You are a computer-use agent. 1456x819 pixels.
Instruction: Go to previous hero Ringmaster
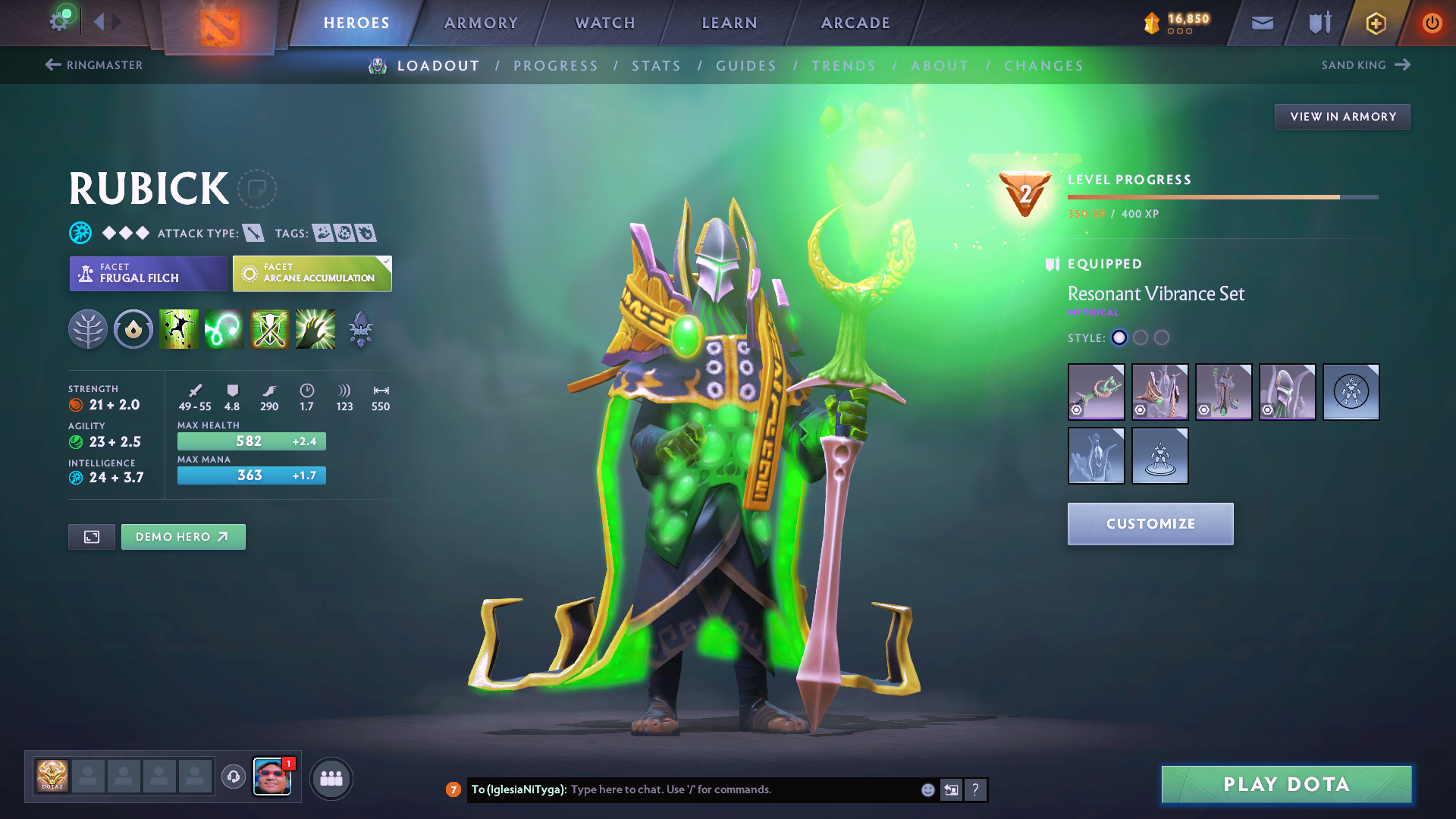coord(94,65)
